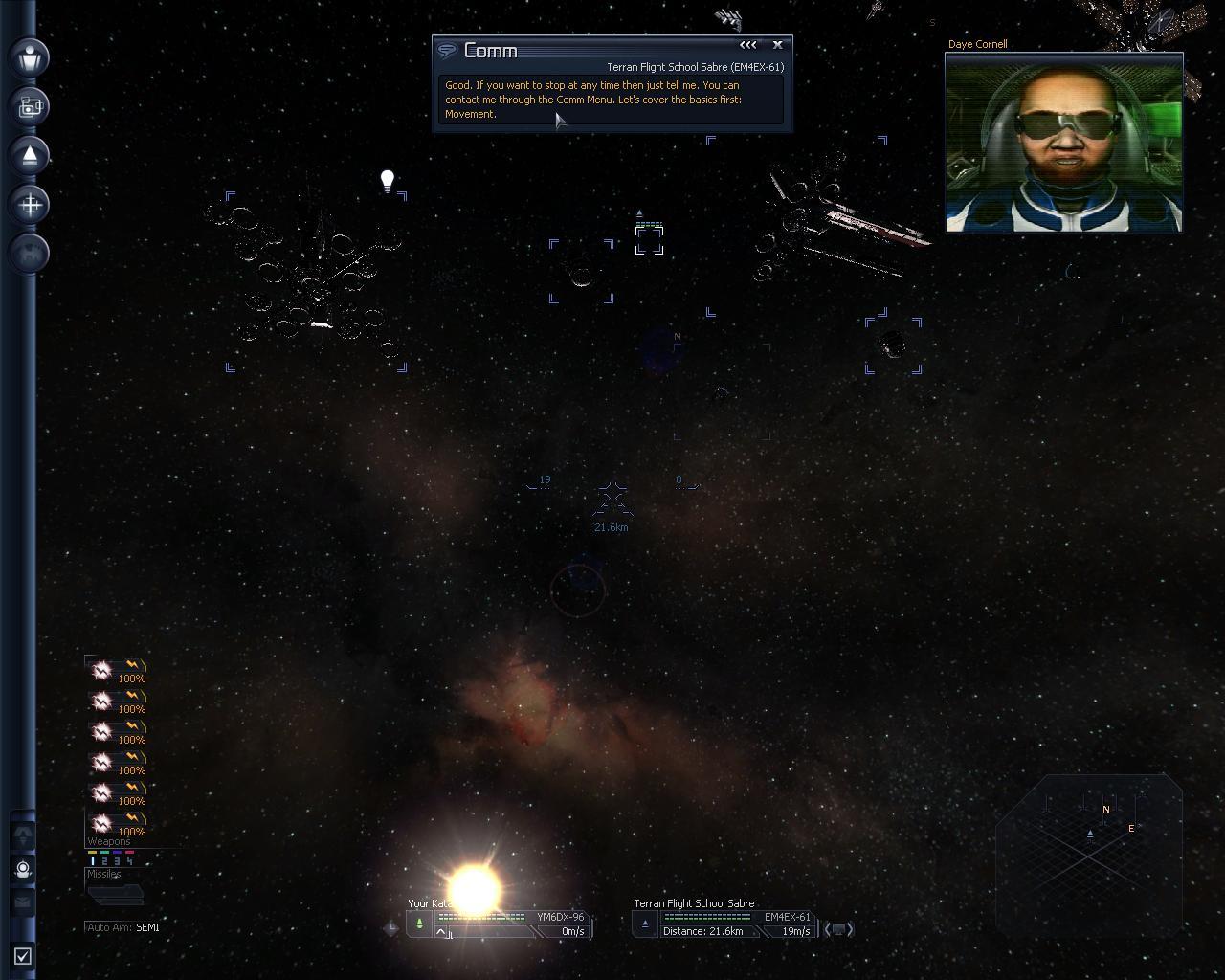Image resolution: width=1225 pixels, height=980 pixels.
Task: Click the lightbulb hint icon
Action: [388, 181]
